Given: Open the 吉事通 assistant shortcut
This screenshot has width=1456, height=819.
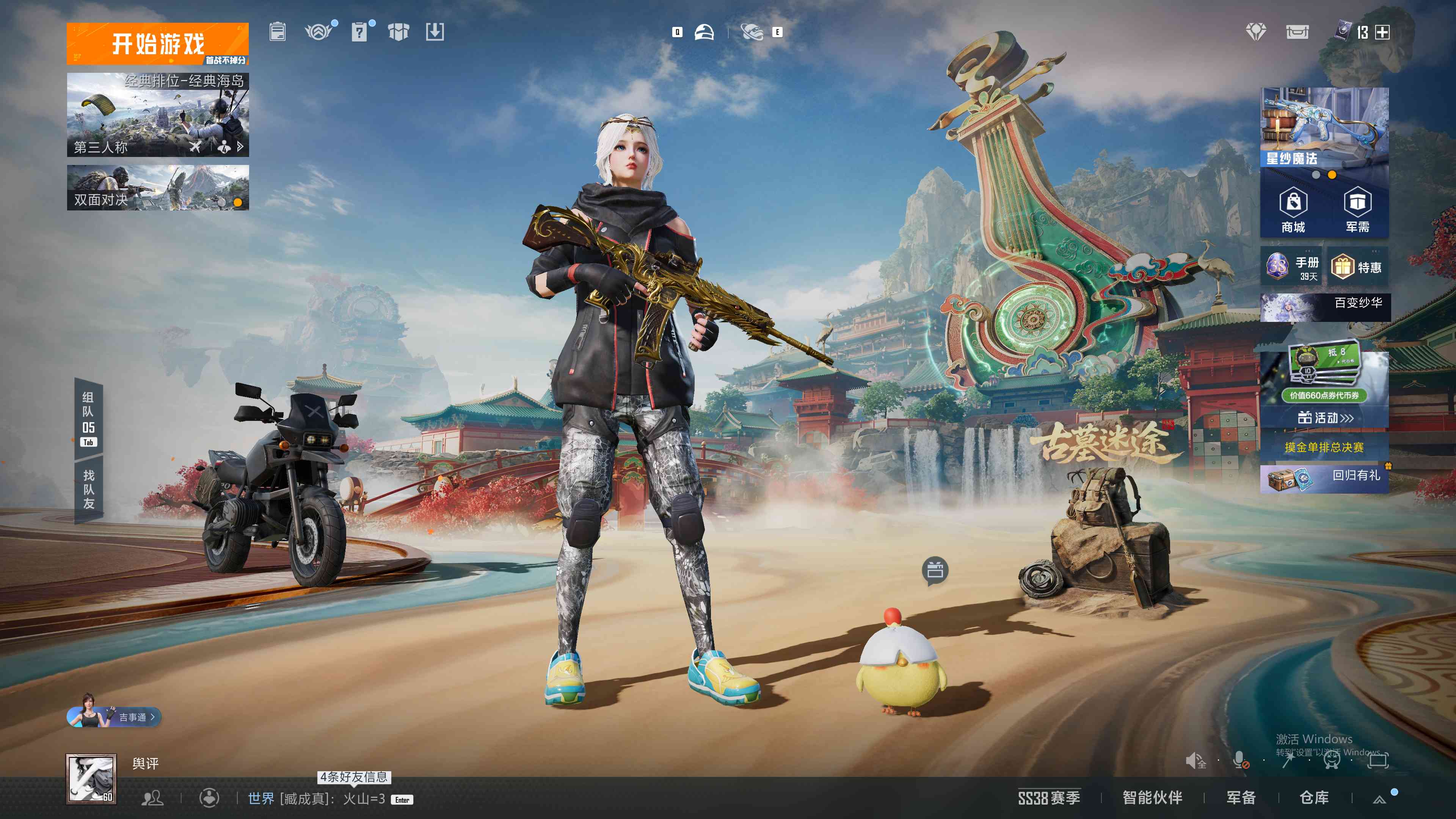Looking at the screenshot, I should (115, 717).
